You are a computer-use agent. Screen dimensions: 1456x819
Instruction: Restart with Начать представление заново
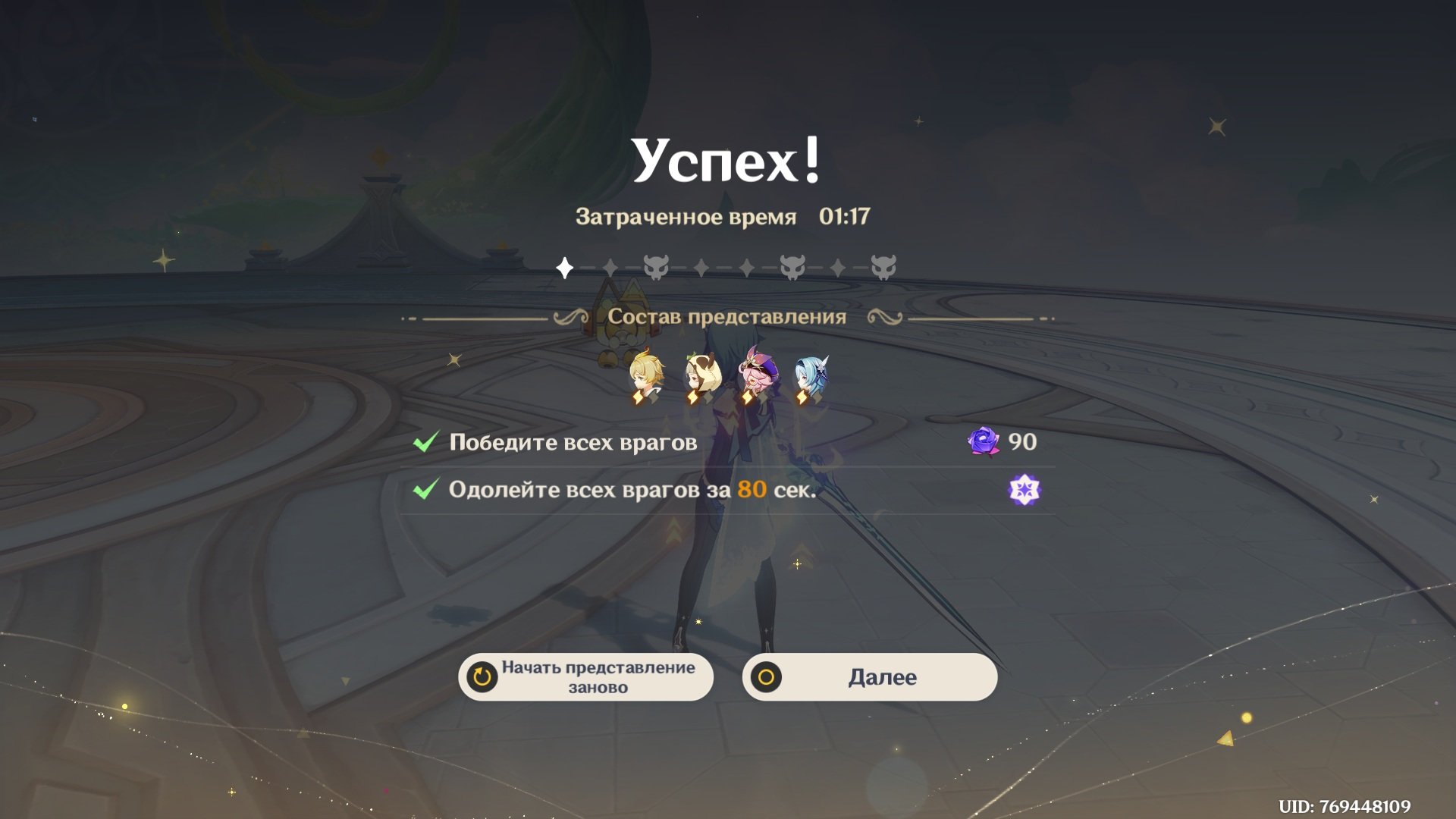click(x=585, y=677)
